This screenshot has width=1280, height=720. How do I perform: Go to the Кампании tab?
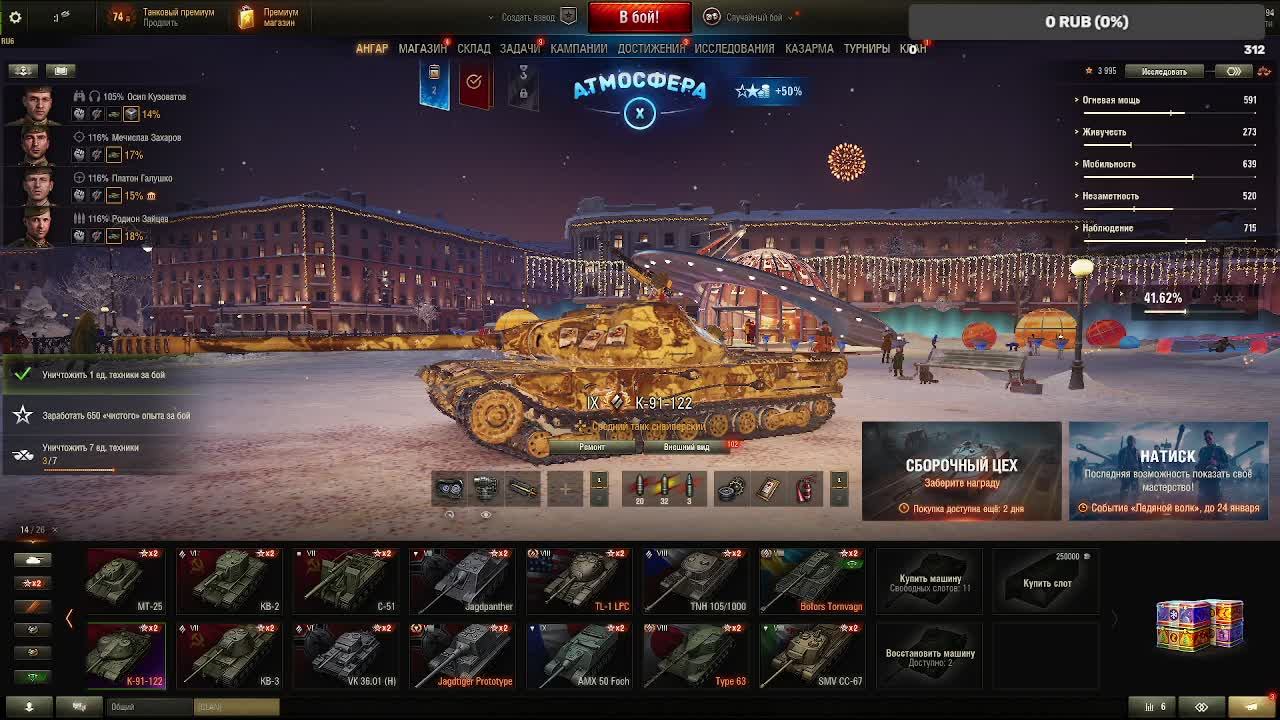(x=578, y=48)
